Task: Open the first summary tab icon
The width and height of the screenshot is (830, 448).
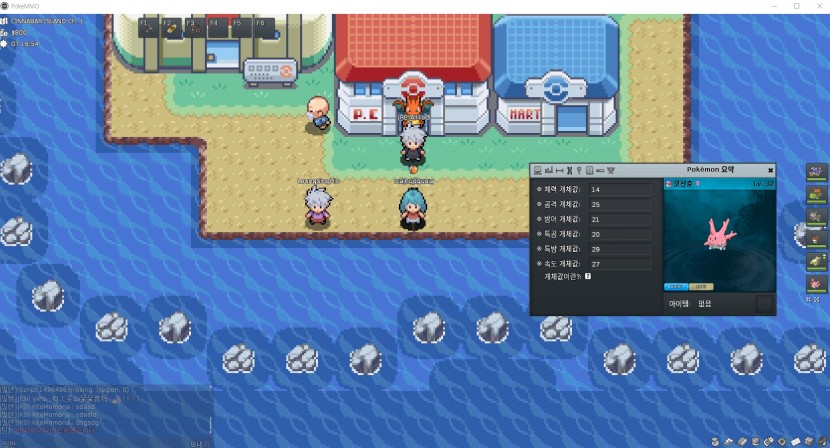Action: [538, 171]
